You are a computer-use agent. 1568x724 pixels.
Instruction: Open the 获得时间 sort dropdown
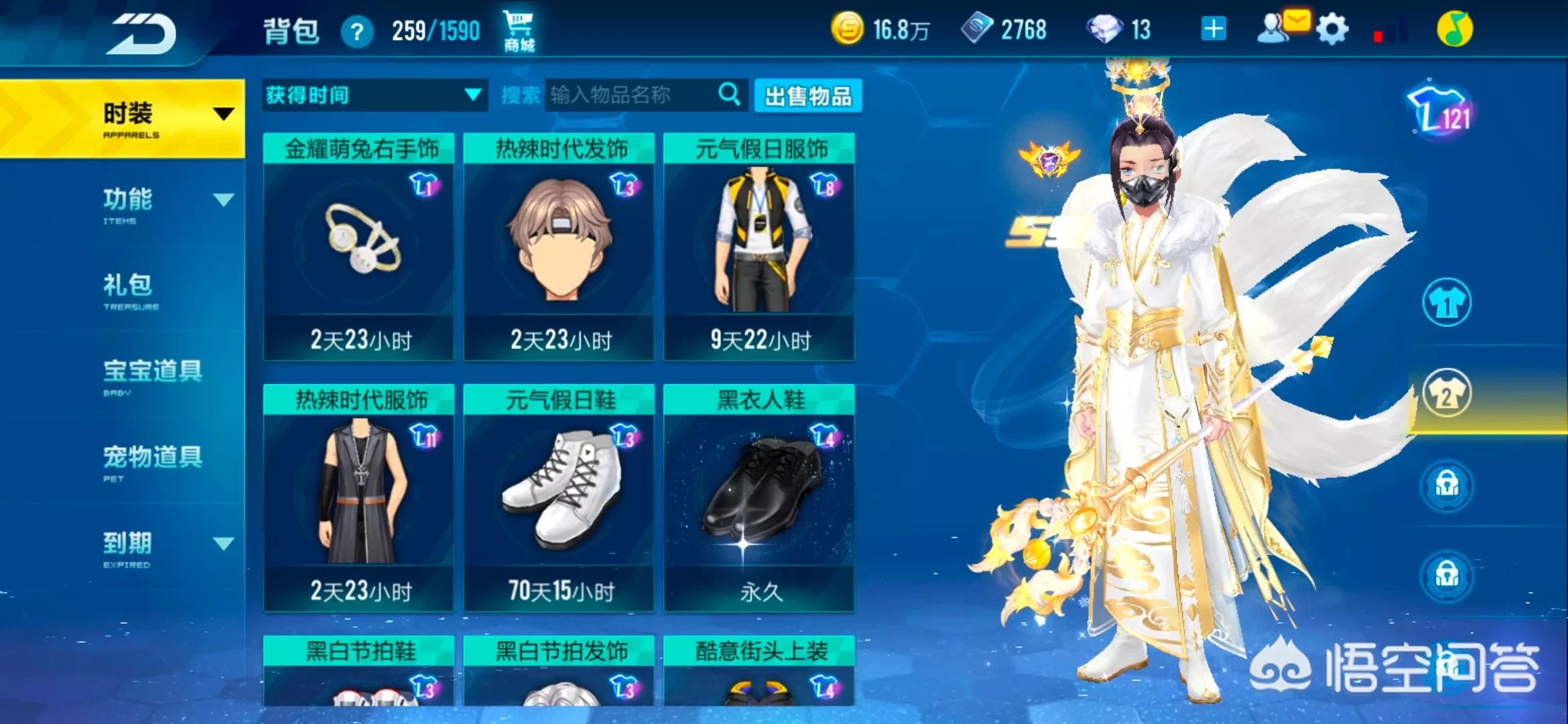(374, 95)
